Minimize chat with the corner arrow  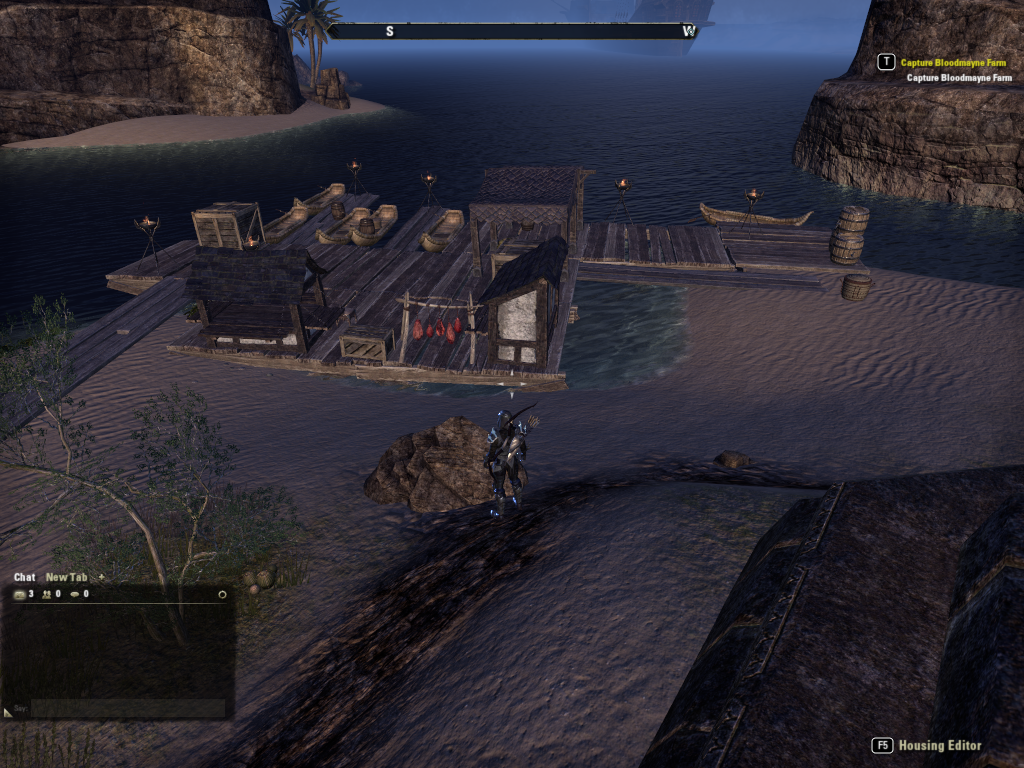[8, 712]
